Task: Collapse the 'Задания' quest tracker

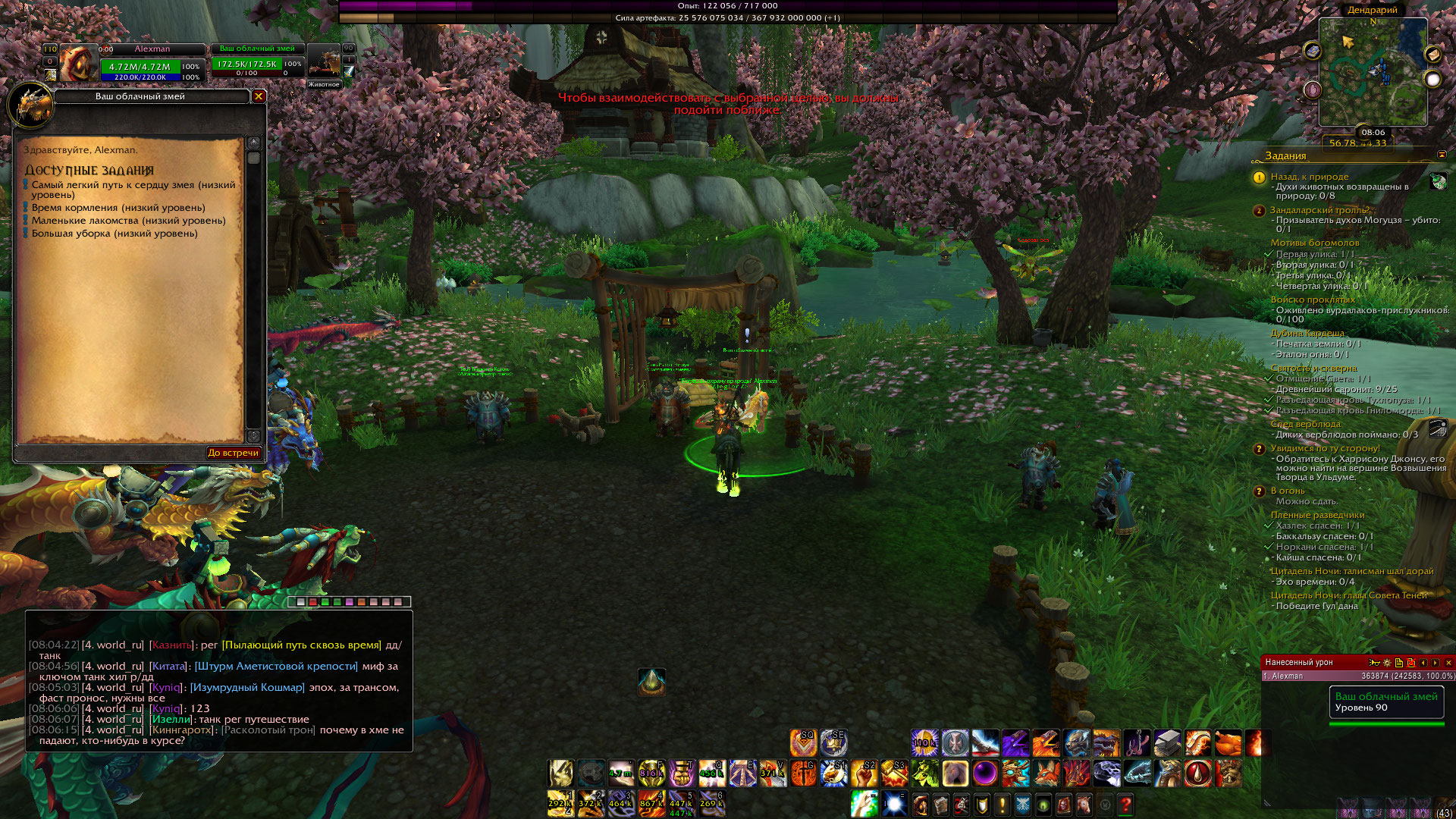Action: pyautogui.click(x=1442, y=155)
